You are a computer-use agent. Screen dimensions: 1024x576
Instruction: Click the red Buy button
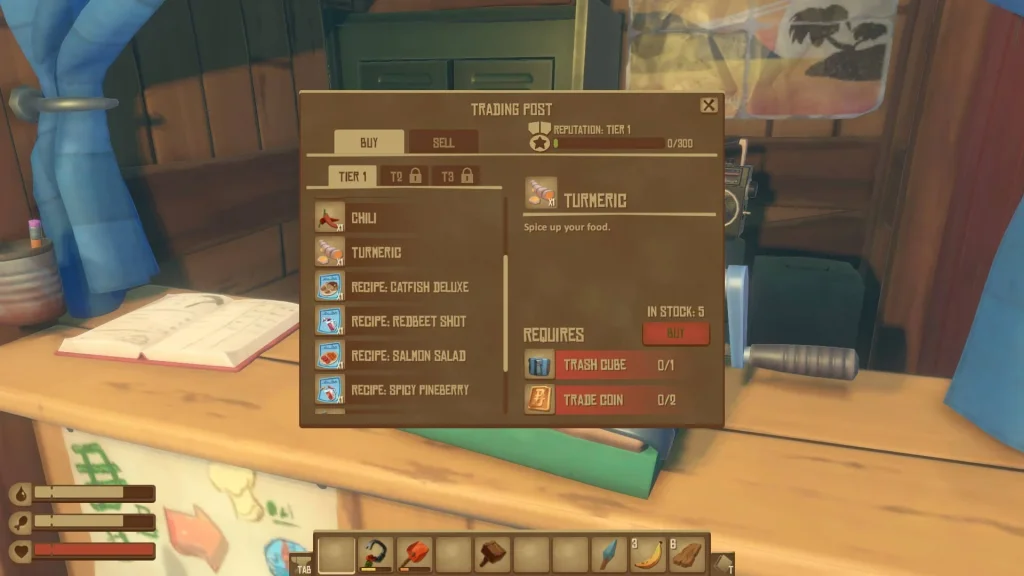[675, 334]
